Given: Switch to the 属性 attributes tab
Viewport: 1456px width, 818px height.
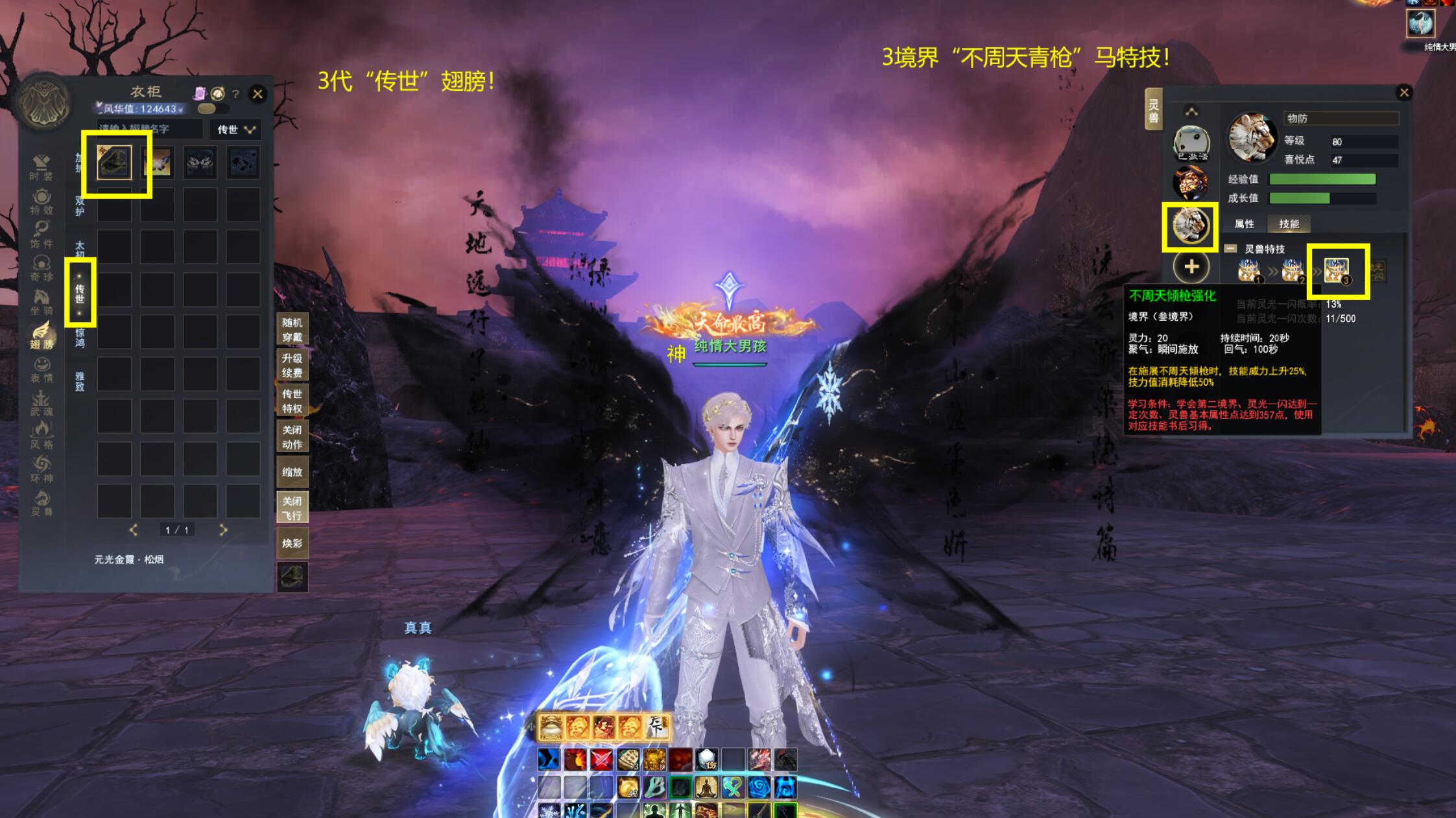Looking at the screenshot, I should [x=1244, y=224].
